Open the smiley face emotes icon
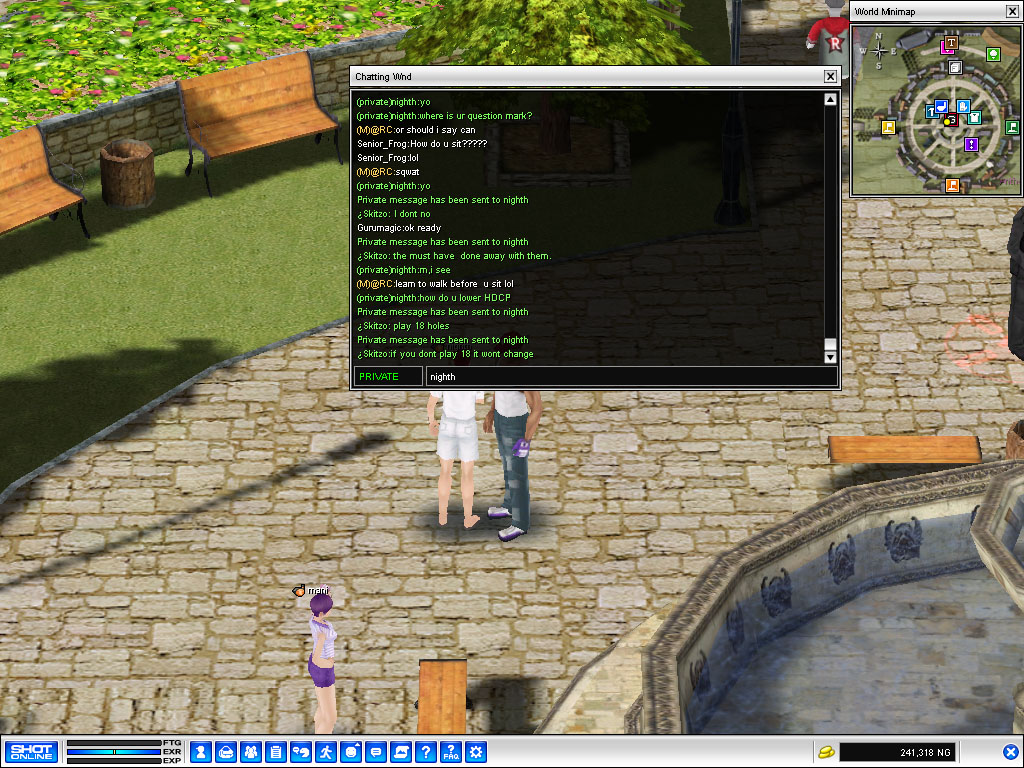 (x=351, y=752)
